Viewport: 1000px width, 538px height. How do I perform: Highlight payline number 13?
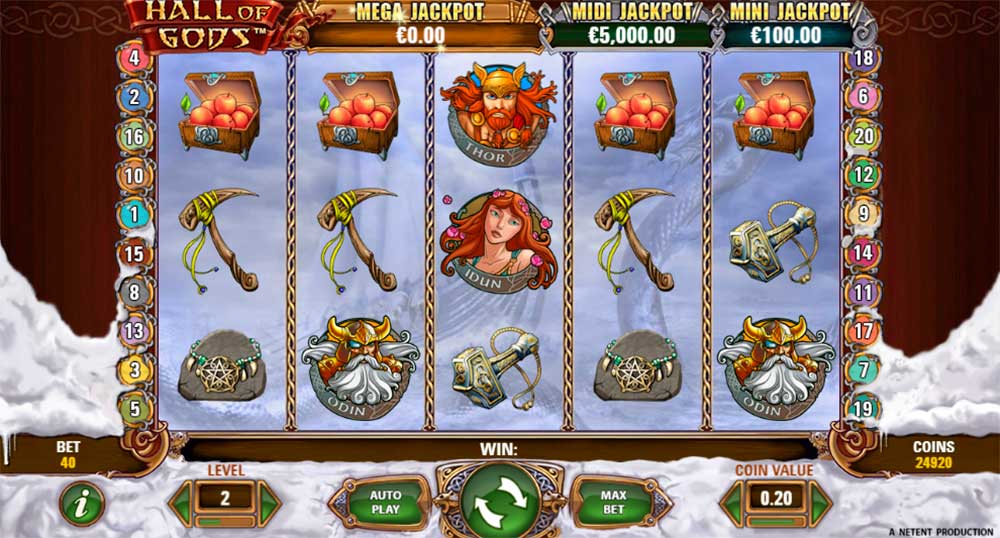click(134, 330)
